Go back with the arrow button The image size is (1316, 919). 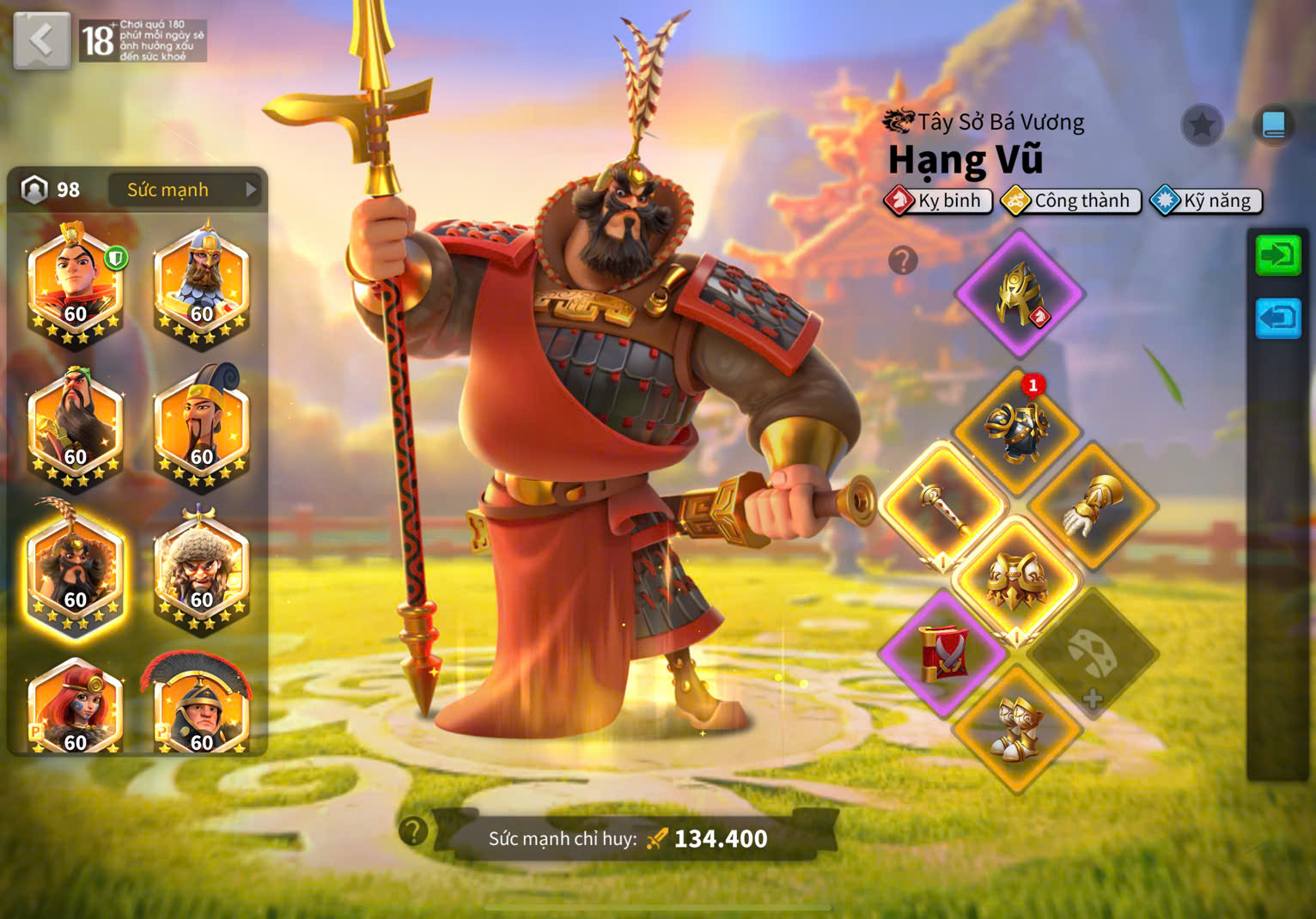(41, 40)
